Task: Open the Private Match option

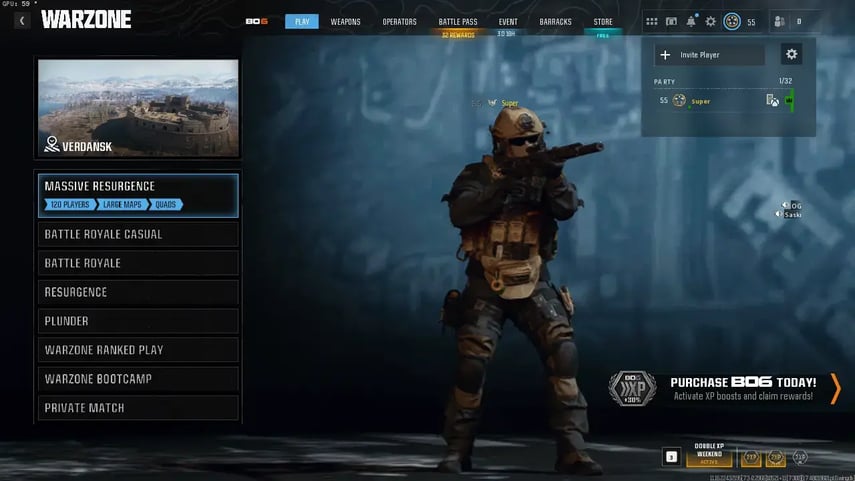Action: click(138, 408)
